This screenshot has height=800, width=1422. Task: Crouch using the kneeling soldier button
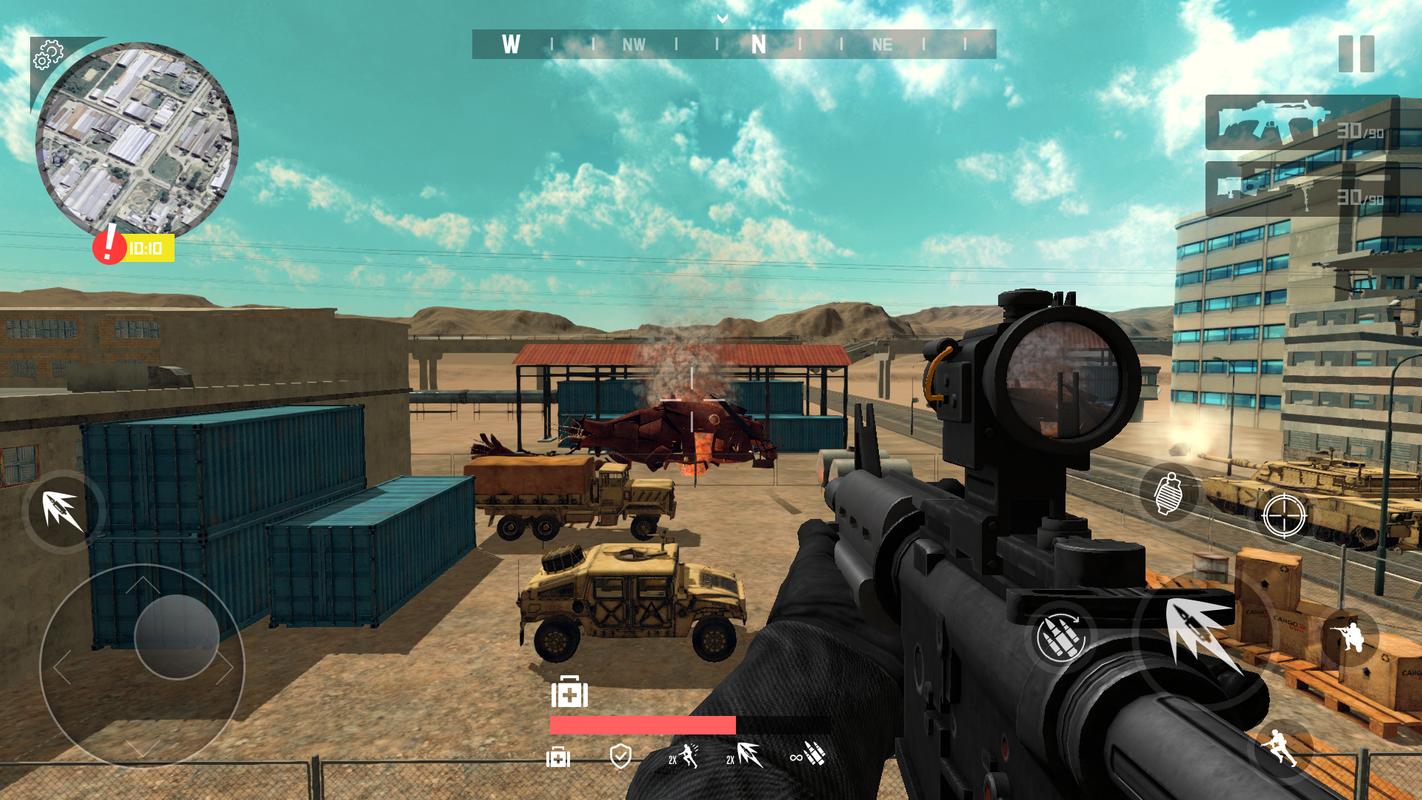click(1348, 636)
